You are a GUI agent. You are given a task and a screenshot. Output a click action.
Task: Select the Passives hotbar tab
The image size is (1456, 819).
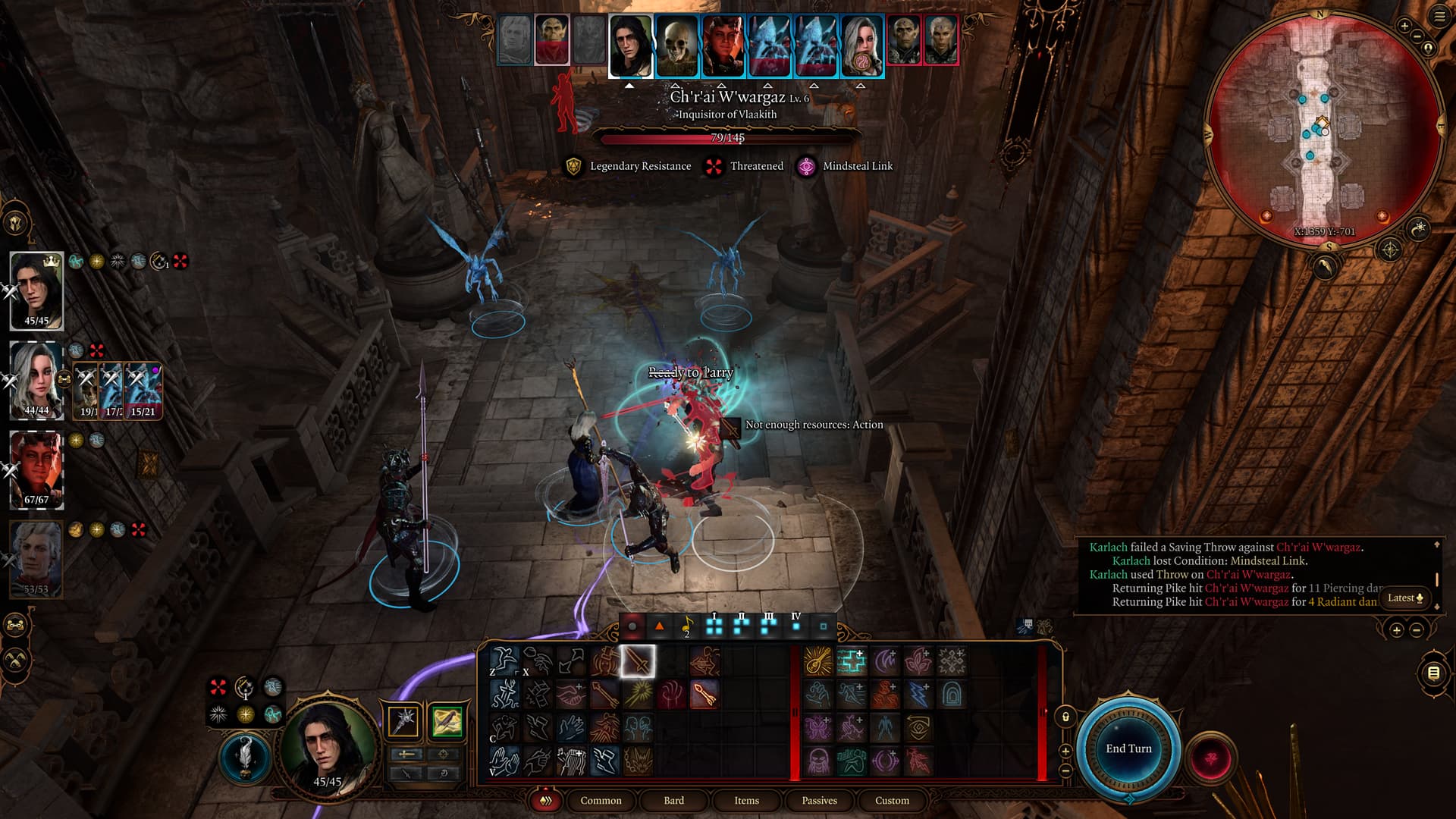[819, 800]
